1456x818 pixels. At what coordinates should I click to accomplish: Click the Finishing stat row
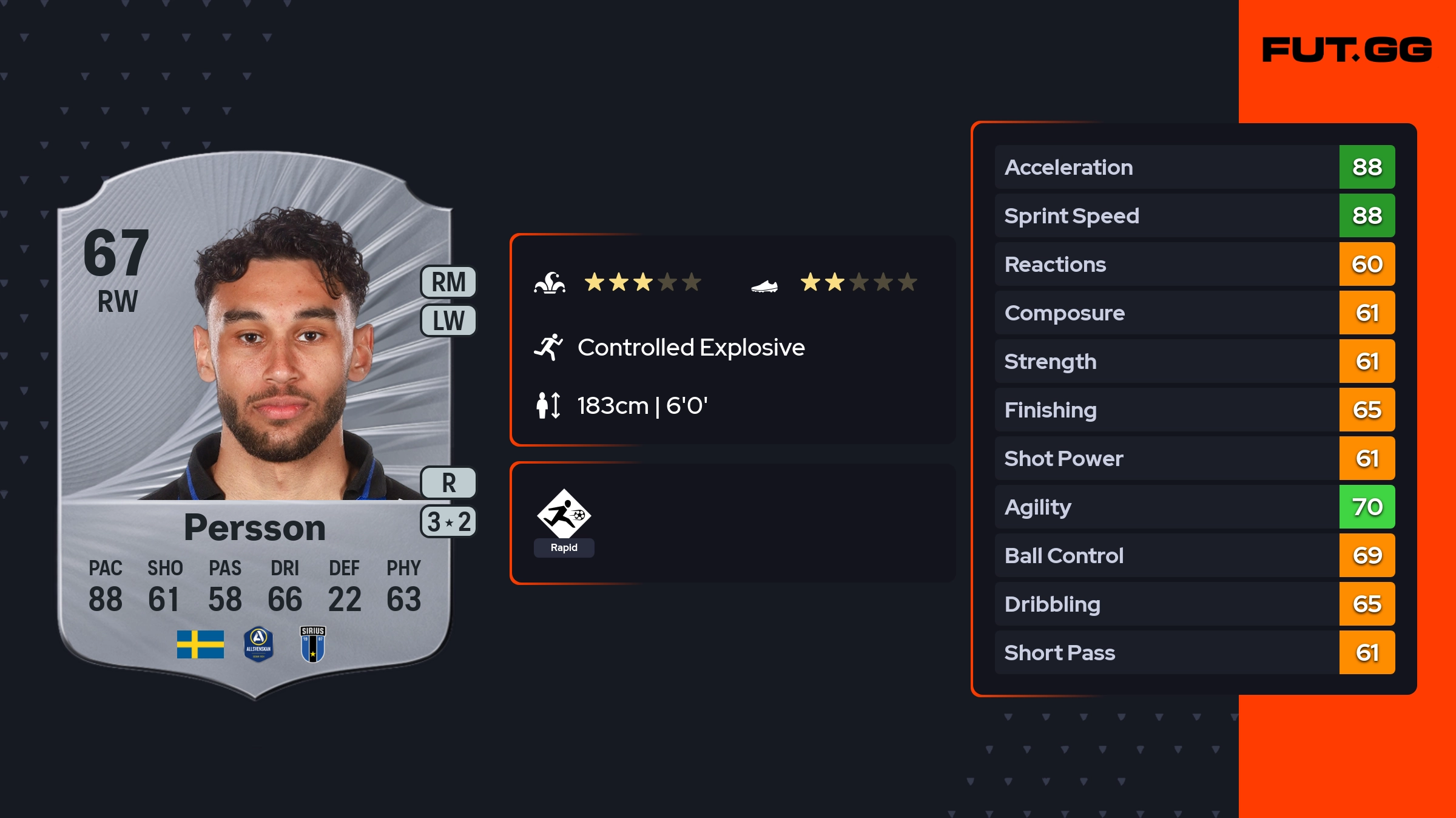pos(1194,410)
